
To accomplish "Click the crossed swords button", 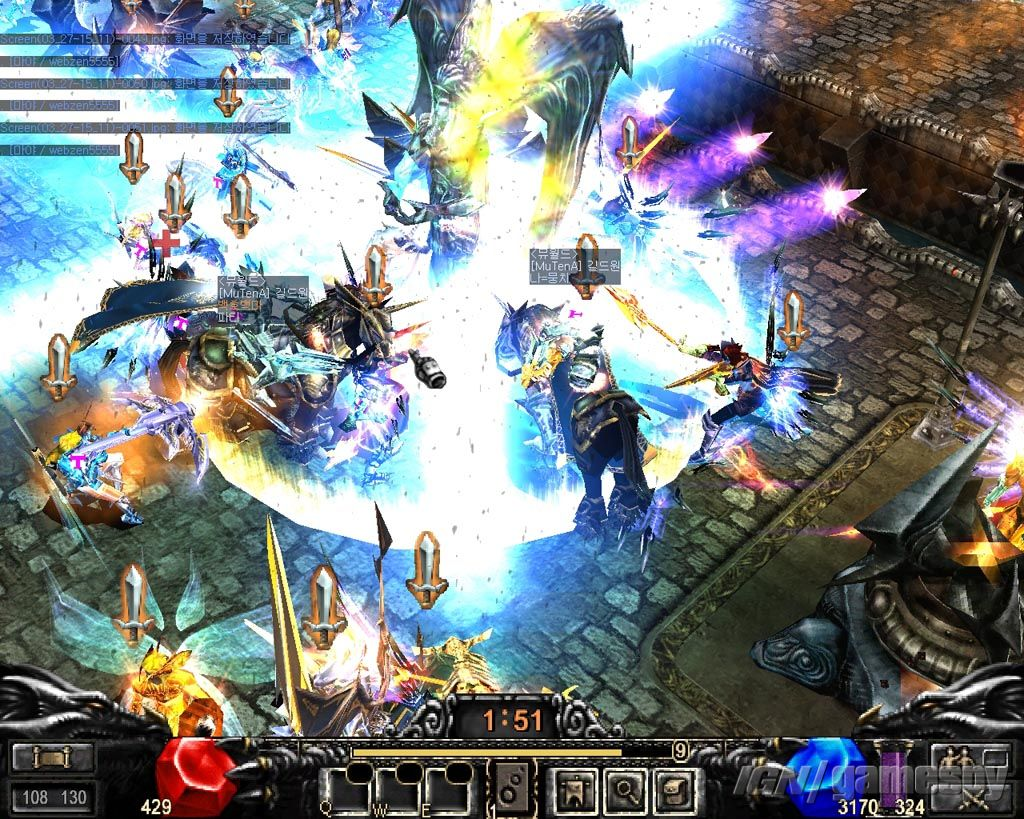I will (966, 796).
